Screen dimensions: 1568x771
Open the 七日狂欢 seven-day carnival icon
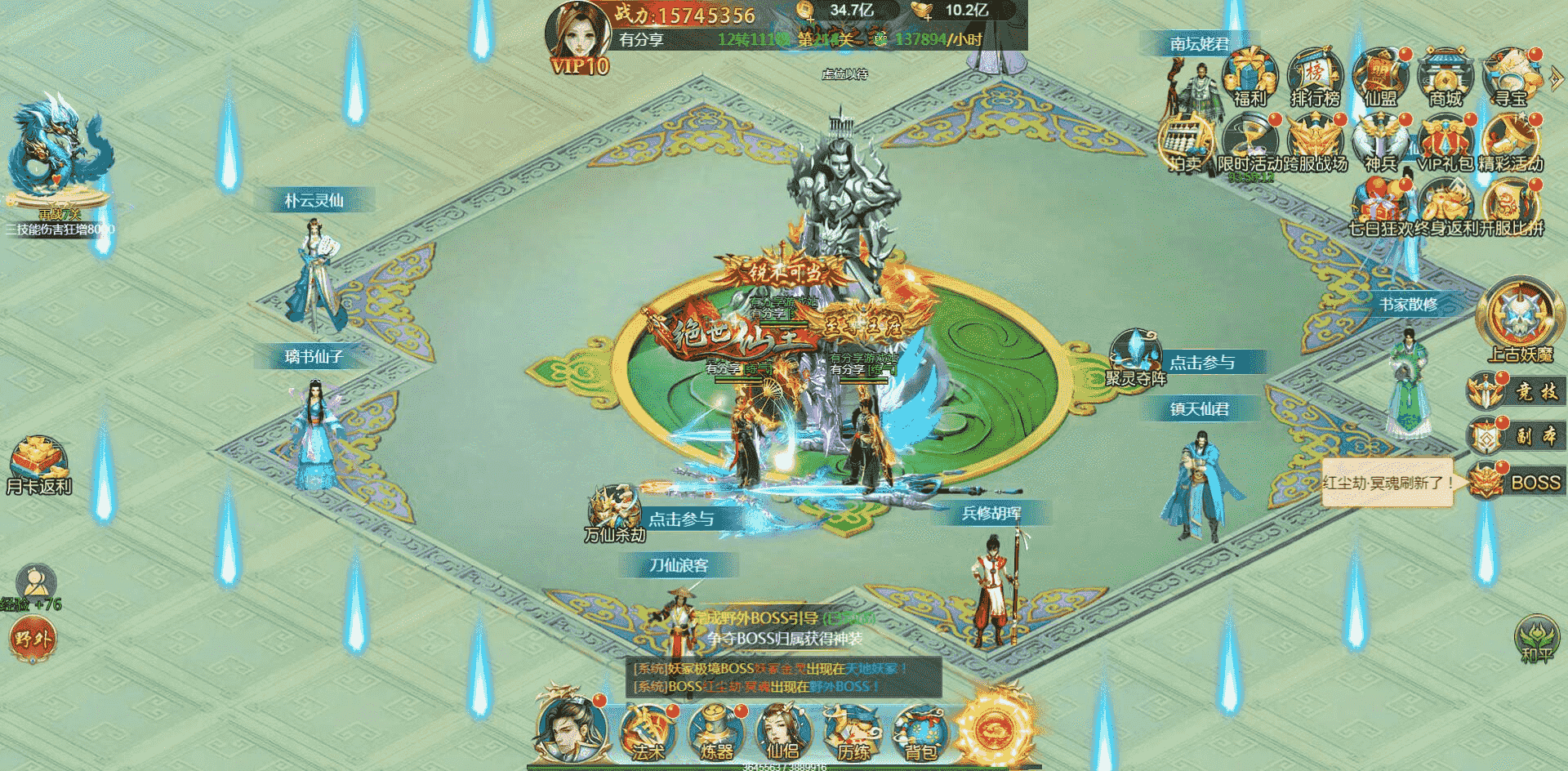(1380, 207)
